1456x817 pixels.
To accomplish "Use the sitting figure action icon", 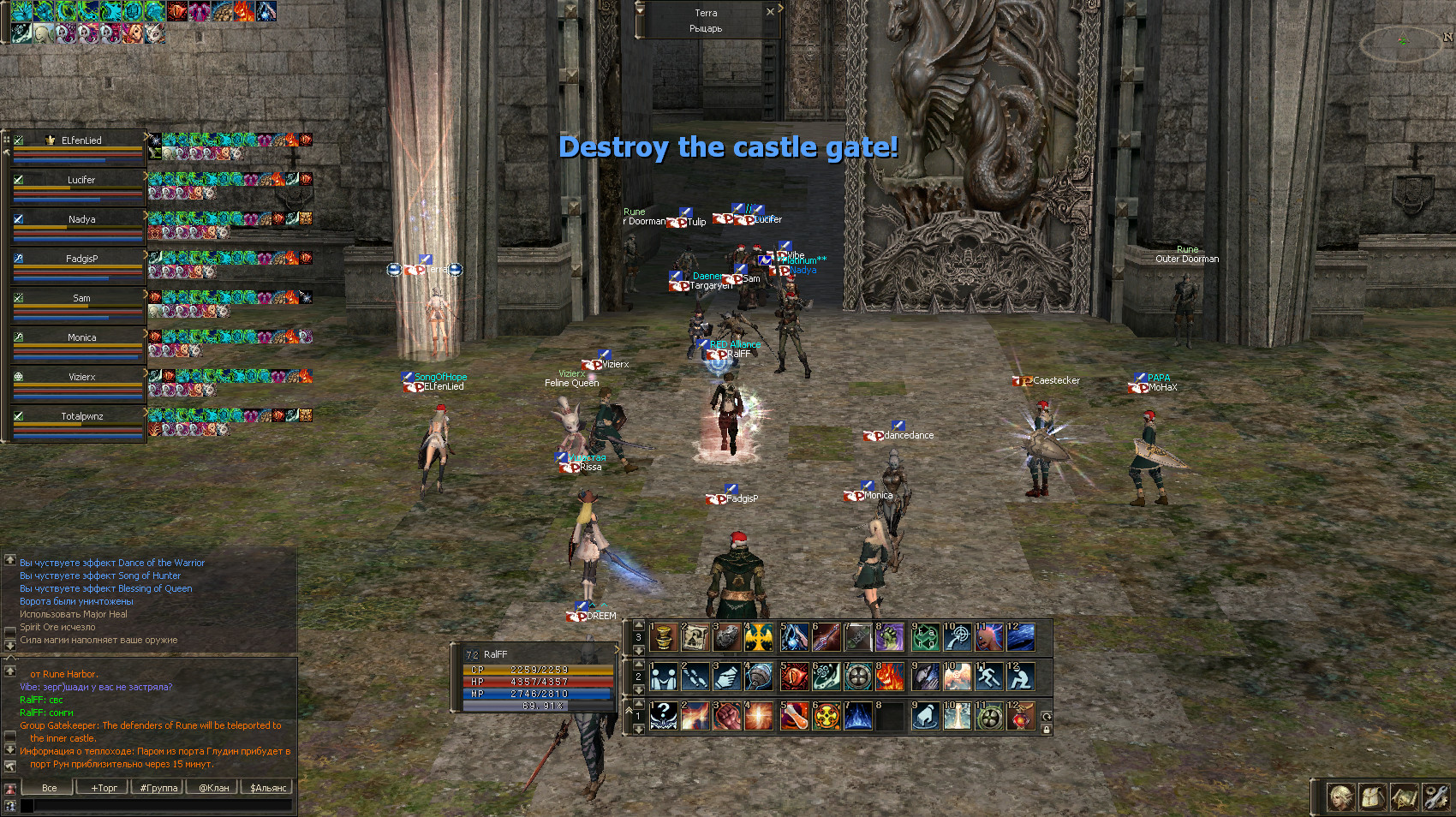I will 1022,677.
